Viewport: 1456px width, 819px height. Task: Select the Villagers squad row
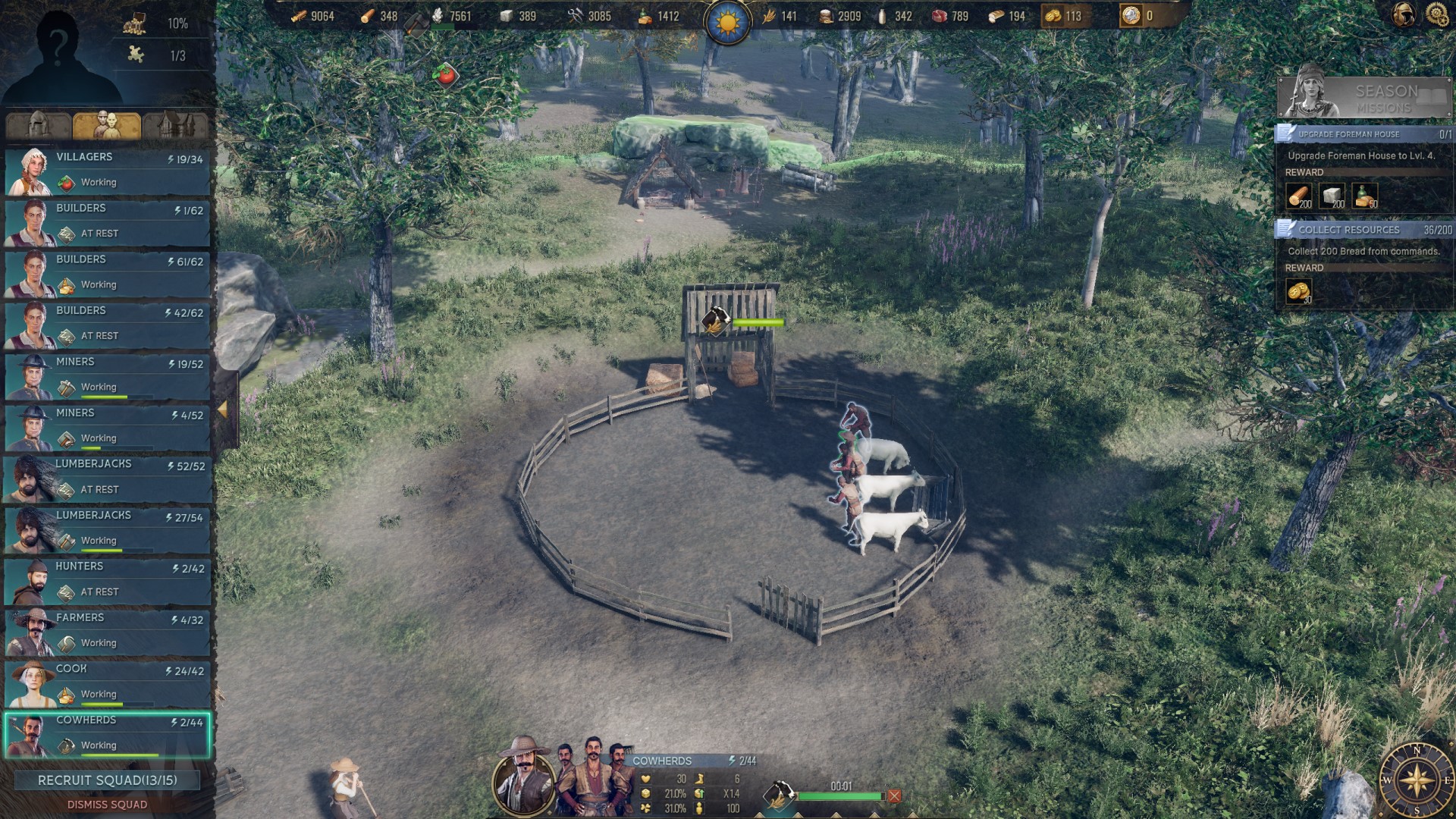point(107,171)
